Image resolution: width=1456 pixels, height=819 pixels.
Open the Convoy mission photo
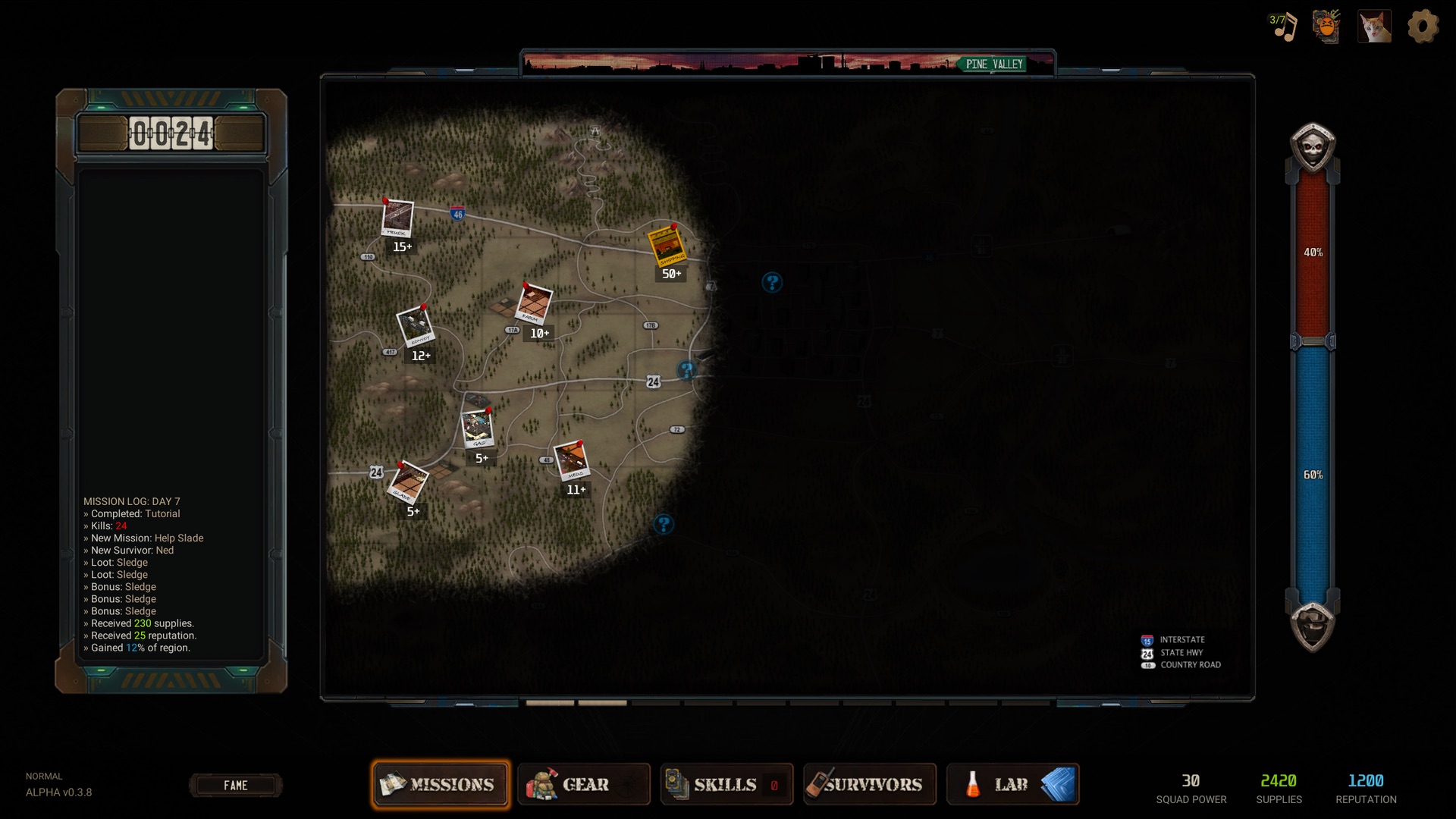(x=415, y=327)
